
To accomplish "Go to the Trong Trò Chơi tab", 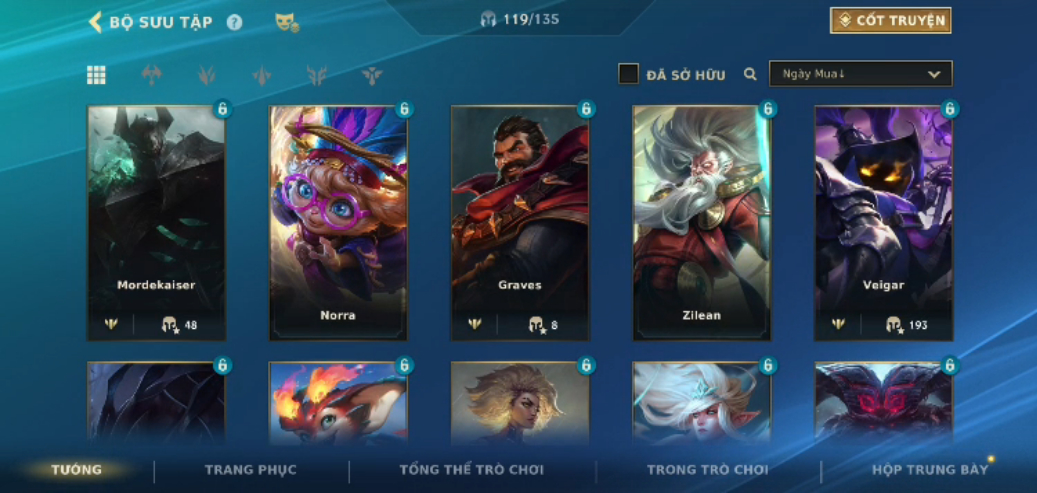I will pos(708,470).
